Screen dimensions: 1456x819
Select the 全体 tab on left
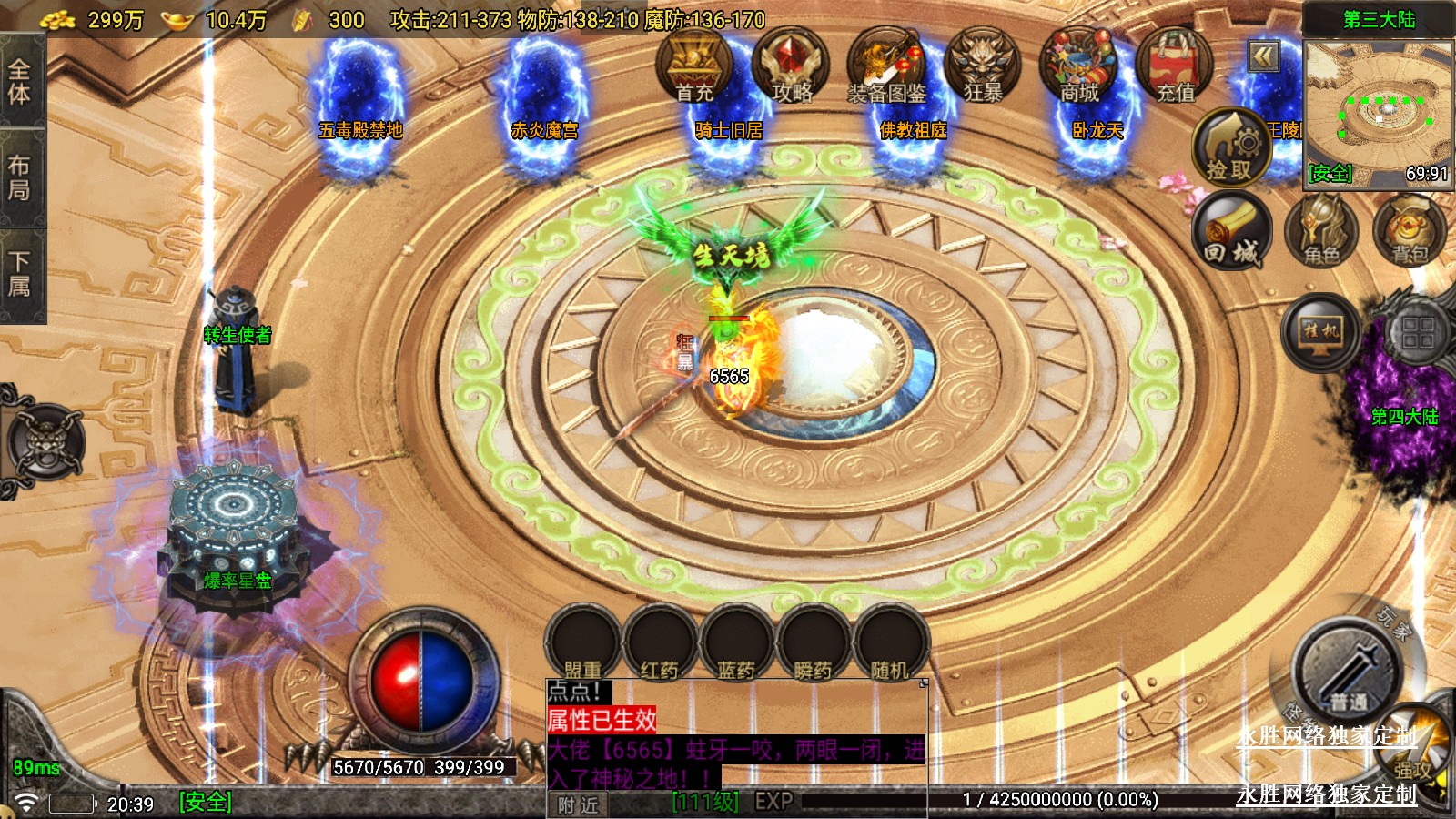(20, 82)
